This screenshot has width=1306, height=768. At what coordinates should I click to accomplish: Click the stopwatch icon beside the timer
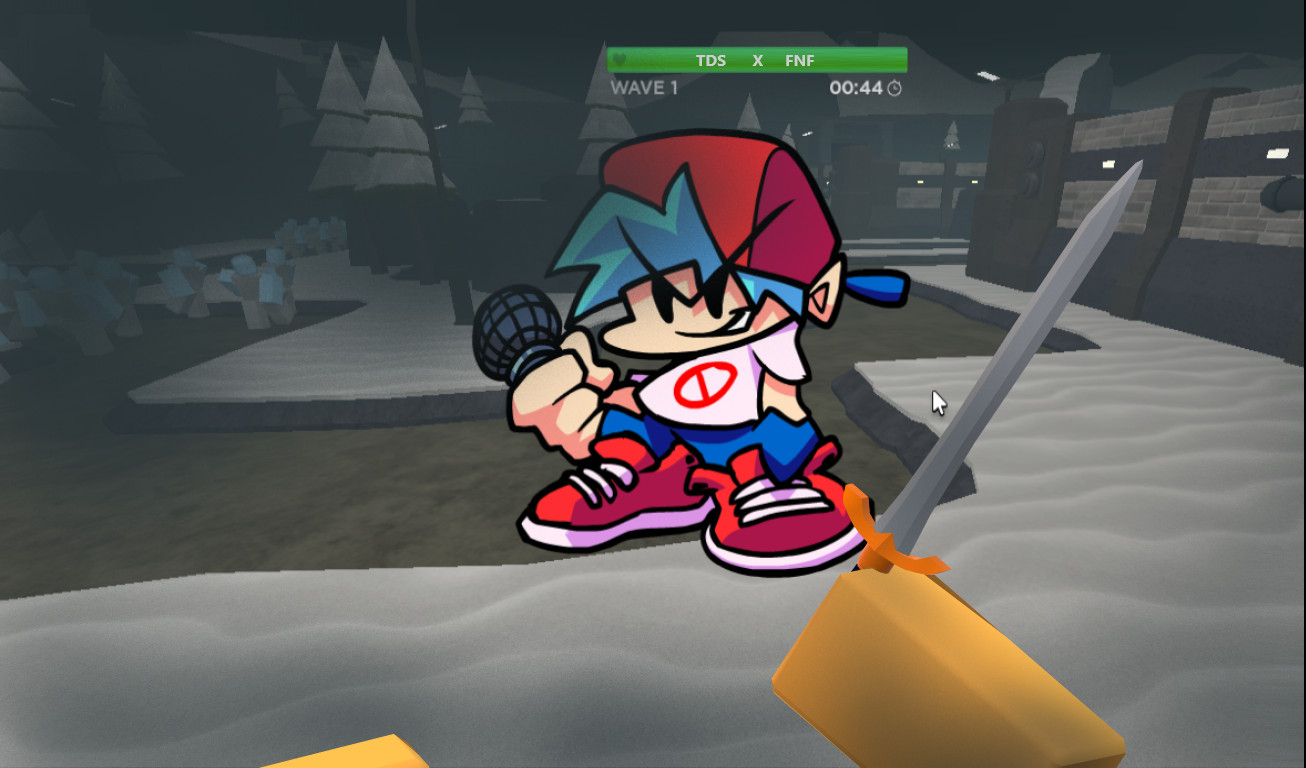click(893, 88)
